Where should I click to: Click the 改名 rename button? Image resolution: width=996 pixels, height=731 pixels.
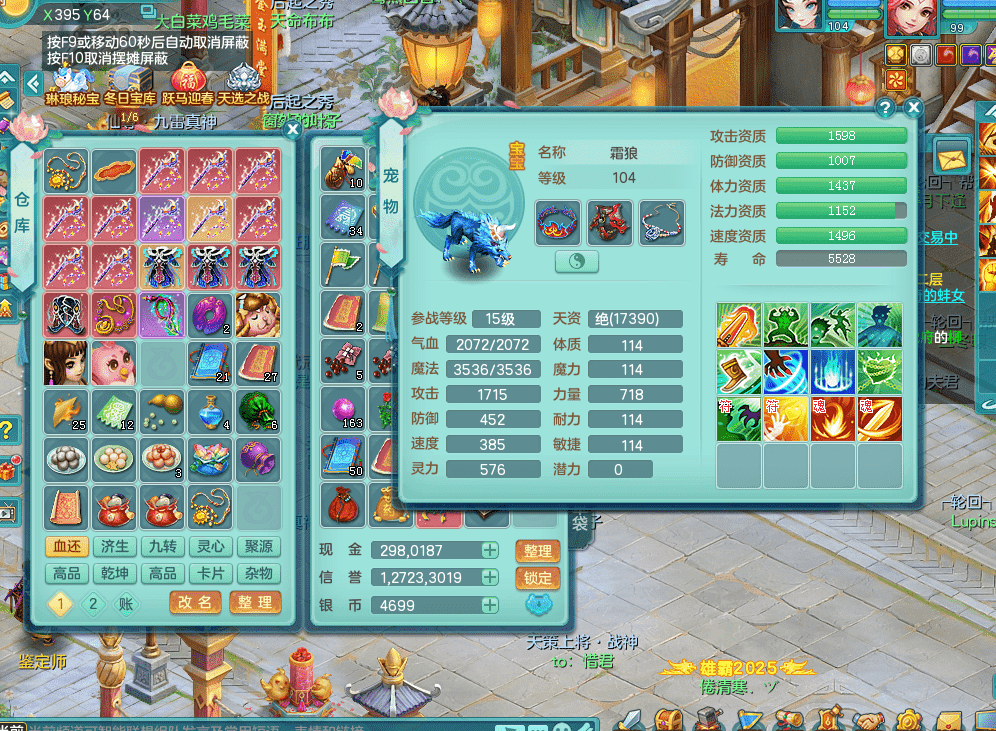point(195,603)
